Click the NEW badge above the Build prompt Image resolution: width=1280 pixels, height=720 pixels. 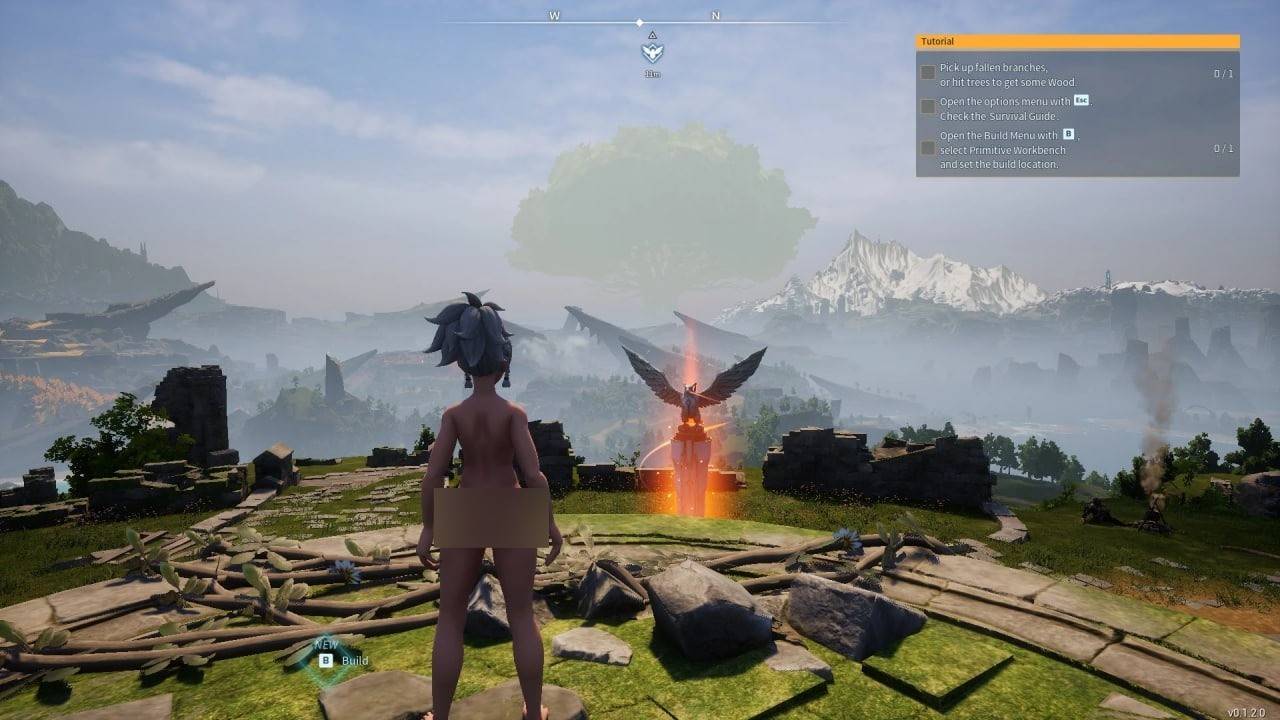327,643
